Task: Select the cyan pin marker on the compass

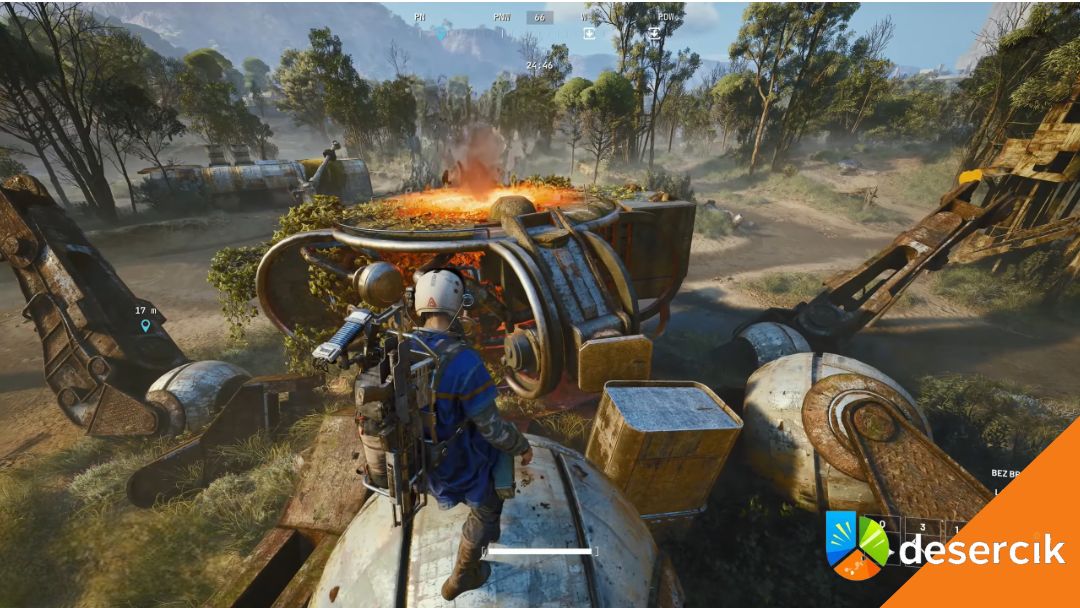Action: tap(441, 33)
